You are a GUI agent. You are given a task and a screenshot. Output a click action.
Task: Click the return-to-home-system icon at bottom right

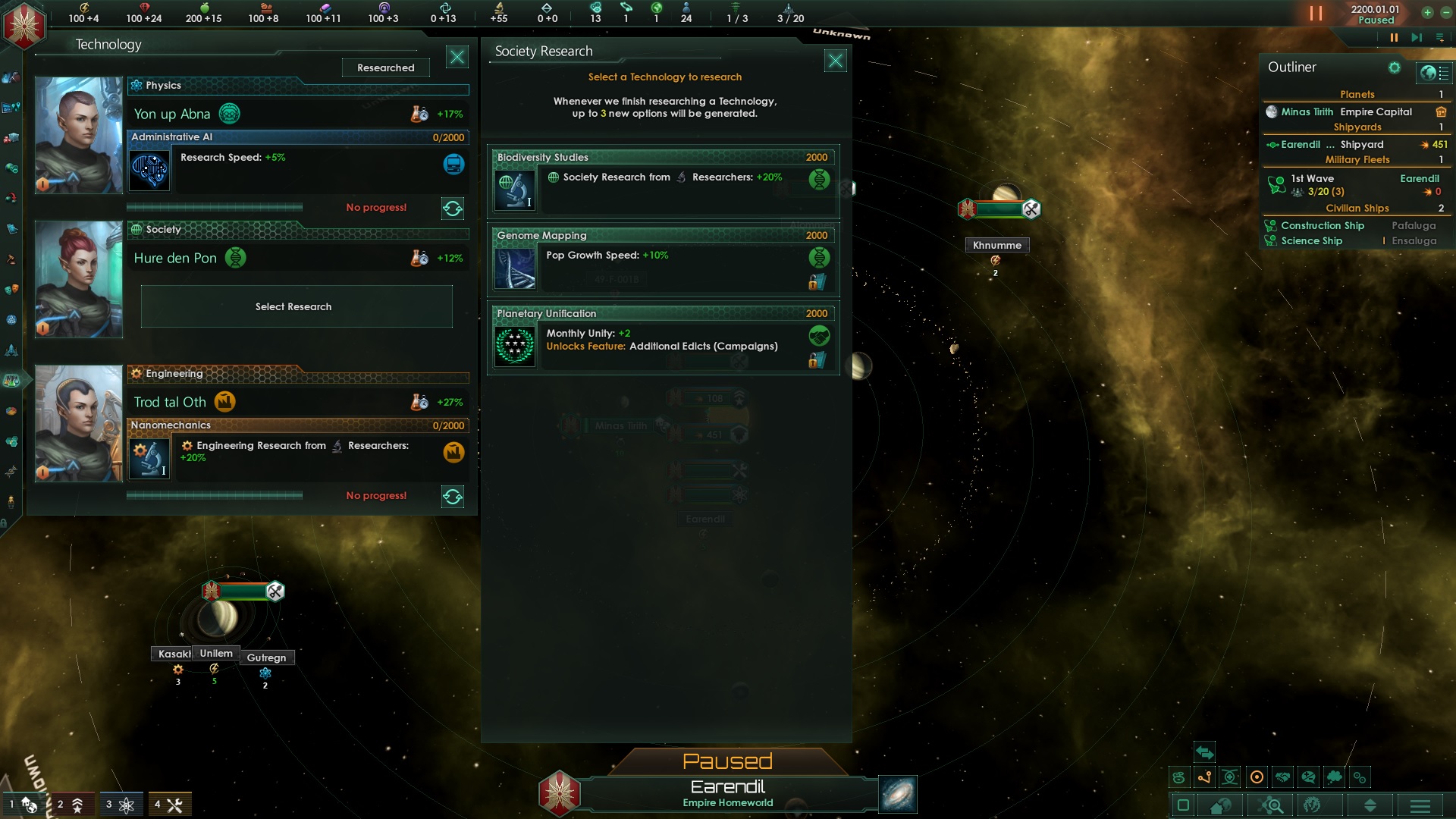[x=1219, y=806]
